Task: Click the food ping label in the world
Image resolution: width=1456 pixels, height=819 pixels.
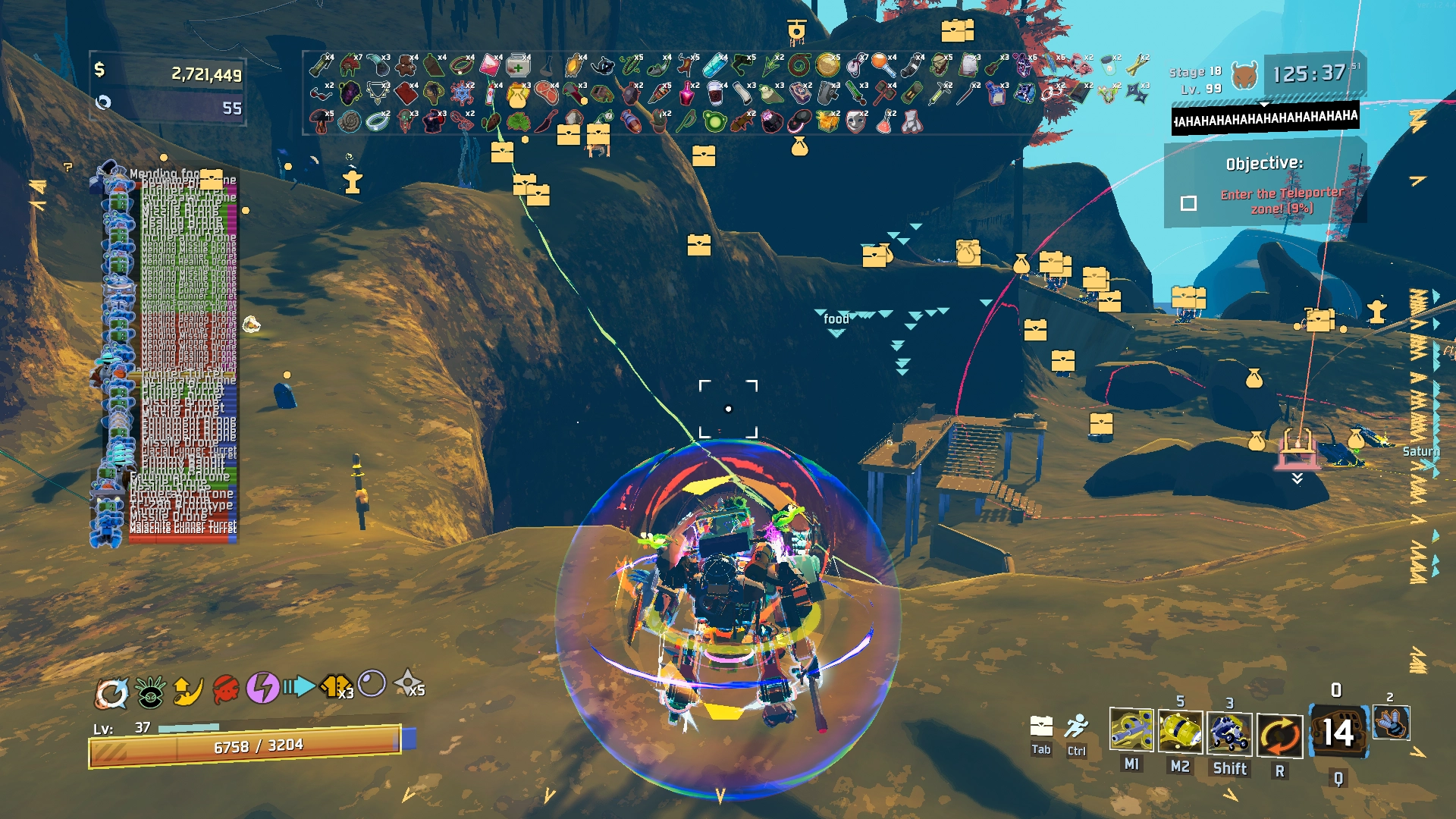Action: click(x=837, y=321)
